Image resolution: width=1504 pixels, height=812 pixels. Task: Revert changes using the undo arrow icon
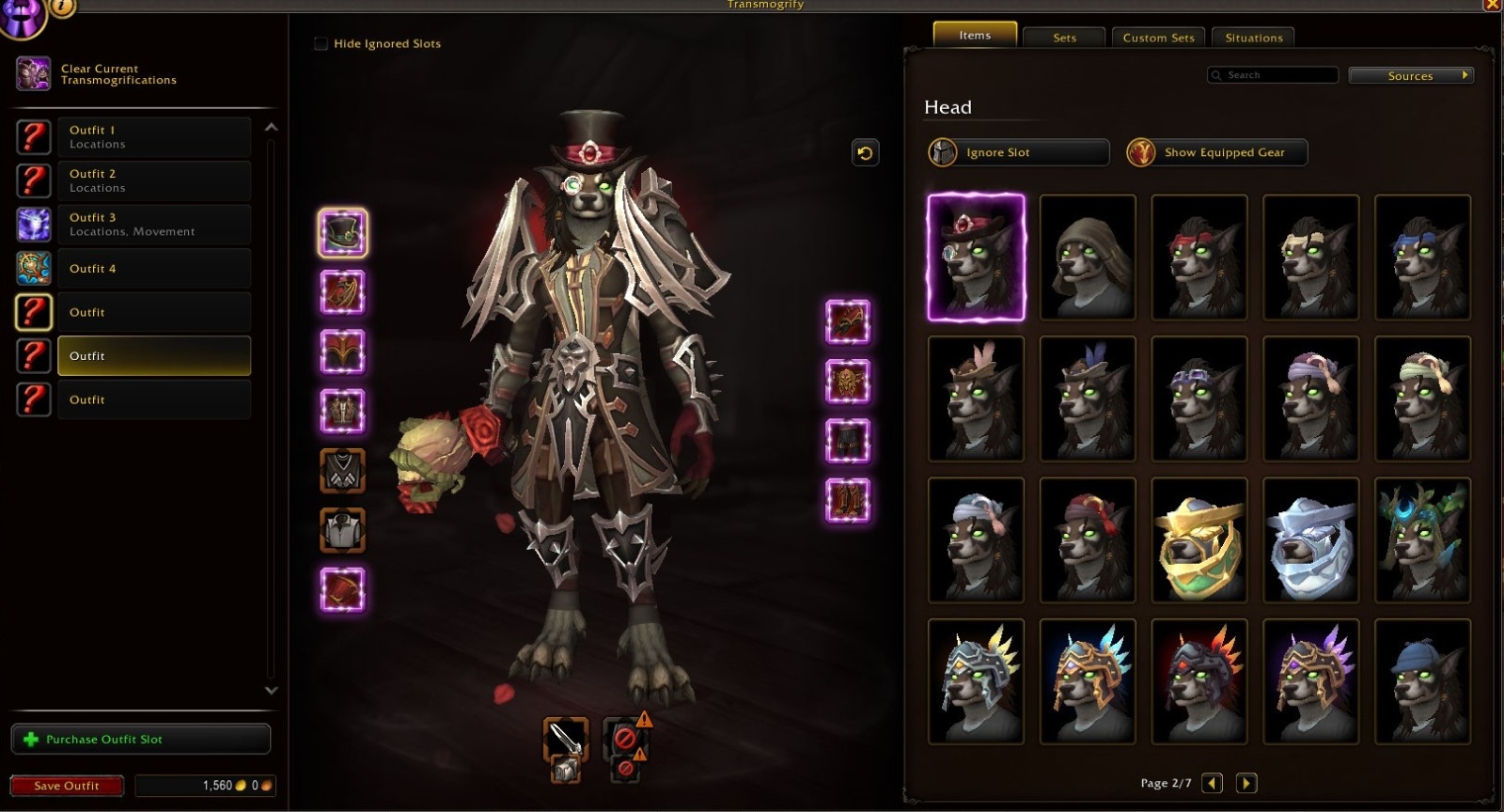[x=864, y=152]
